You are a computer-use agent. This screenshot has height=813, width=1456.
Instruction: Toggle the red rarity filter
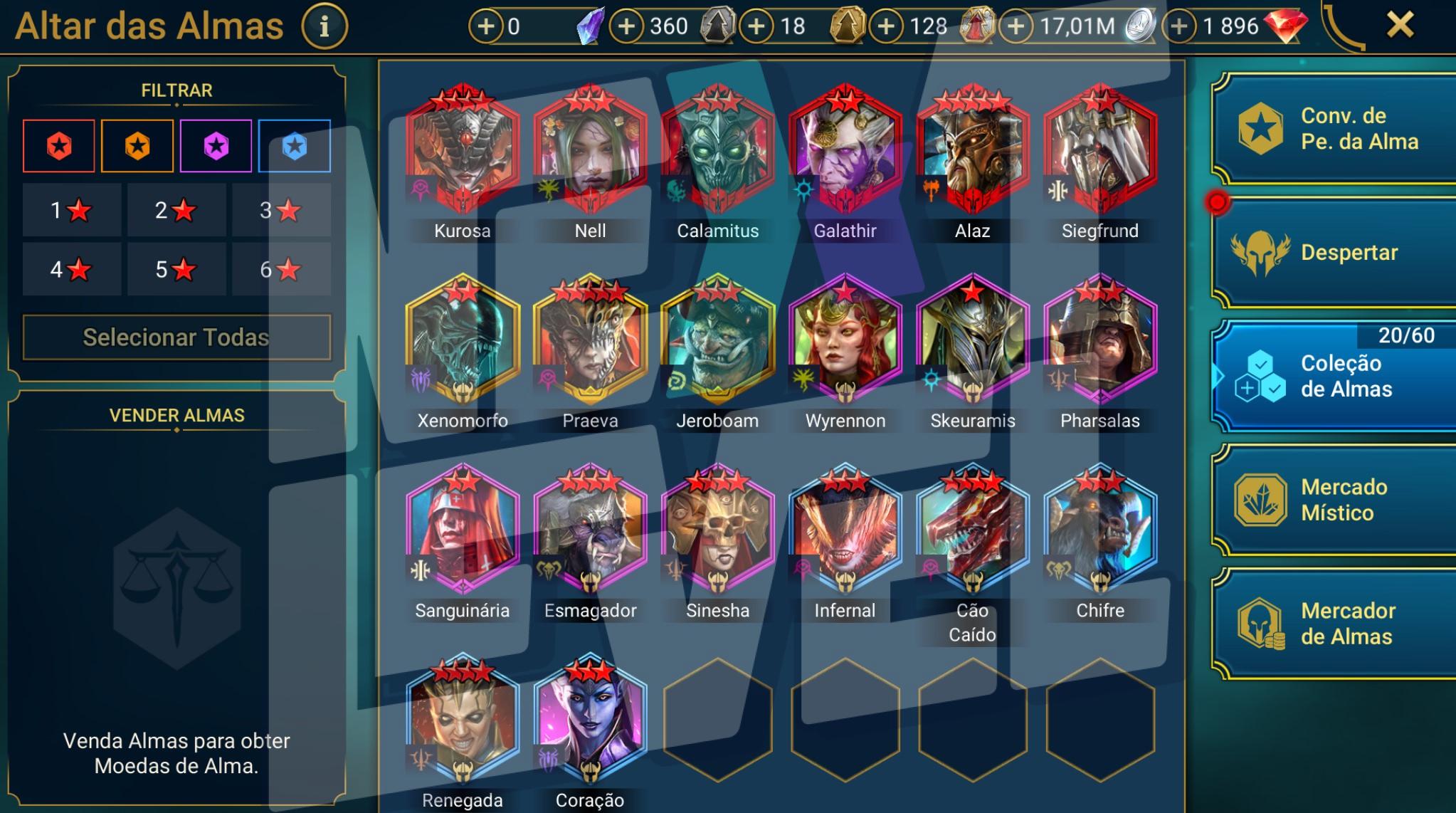click(x=59, y=147)
